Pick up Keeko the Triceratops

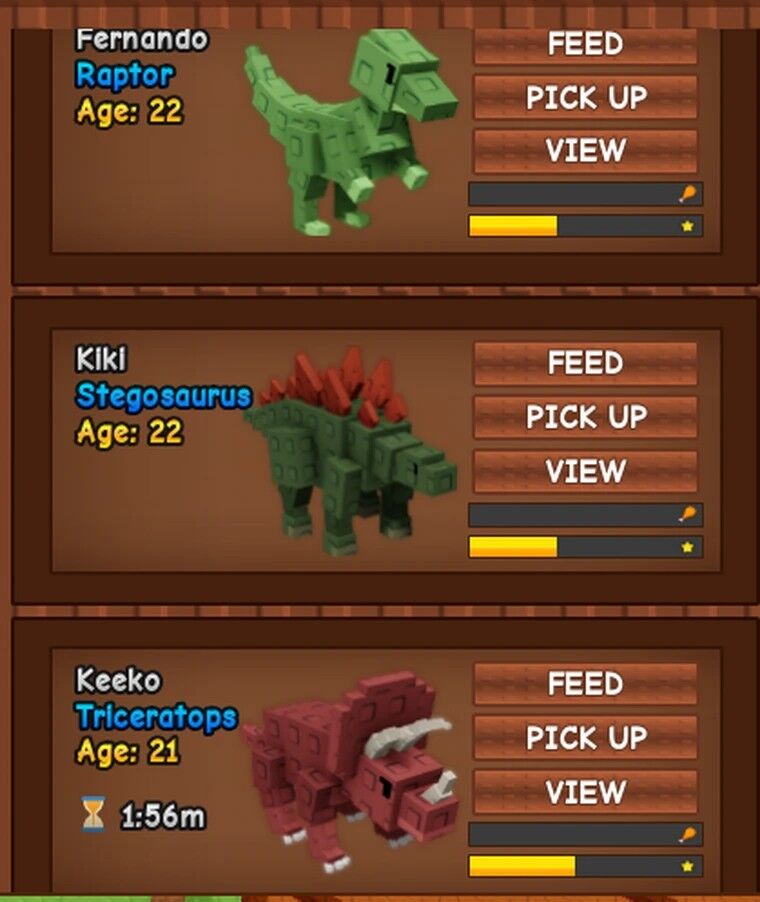point(585,738)
